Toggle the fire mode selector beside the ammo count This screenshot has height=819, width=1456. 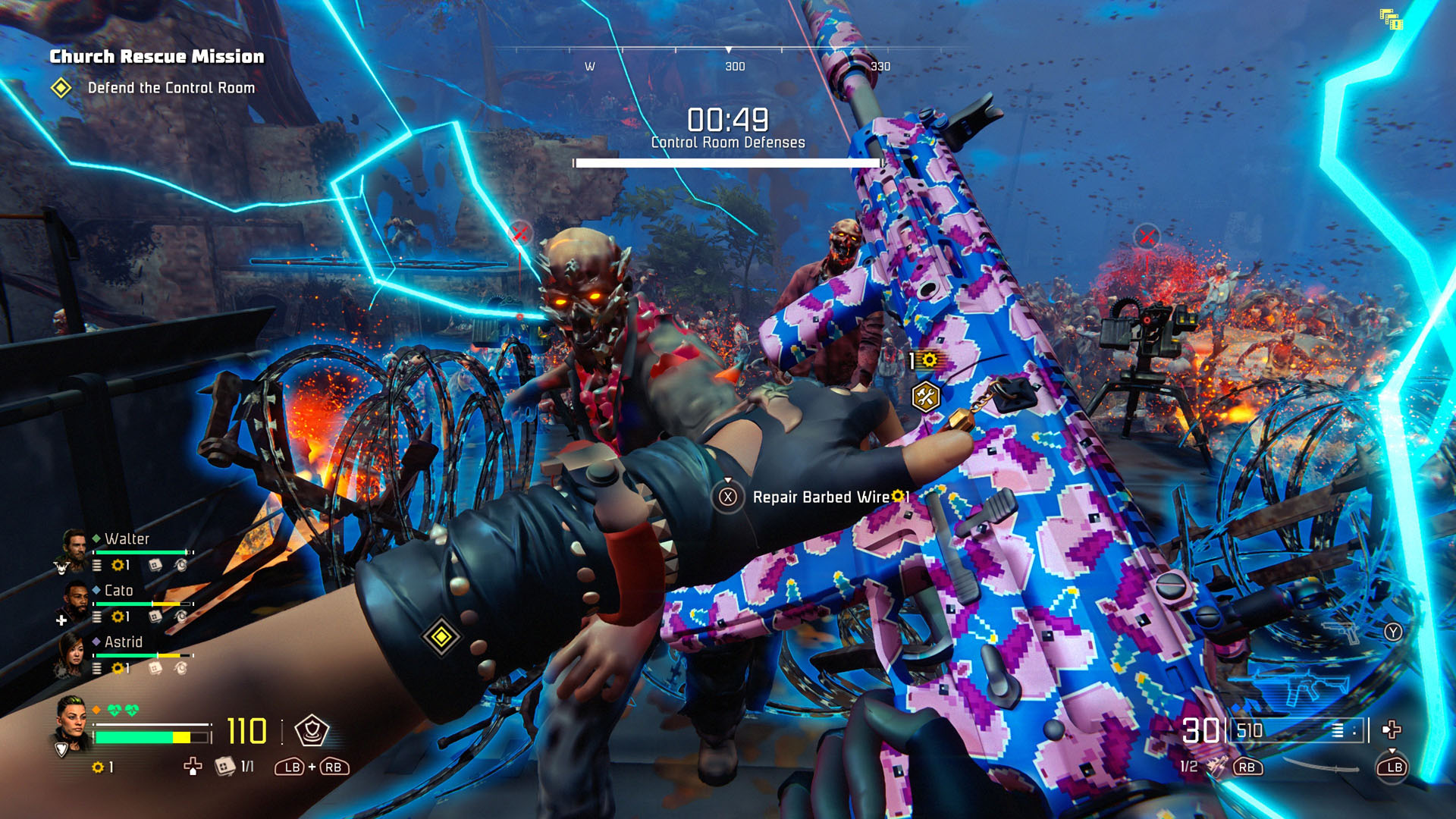1338,730
